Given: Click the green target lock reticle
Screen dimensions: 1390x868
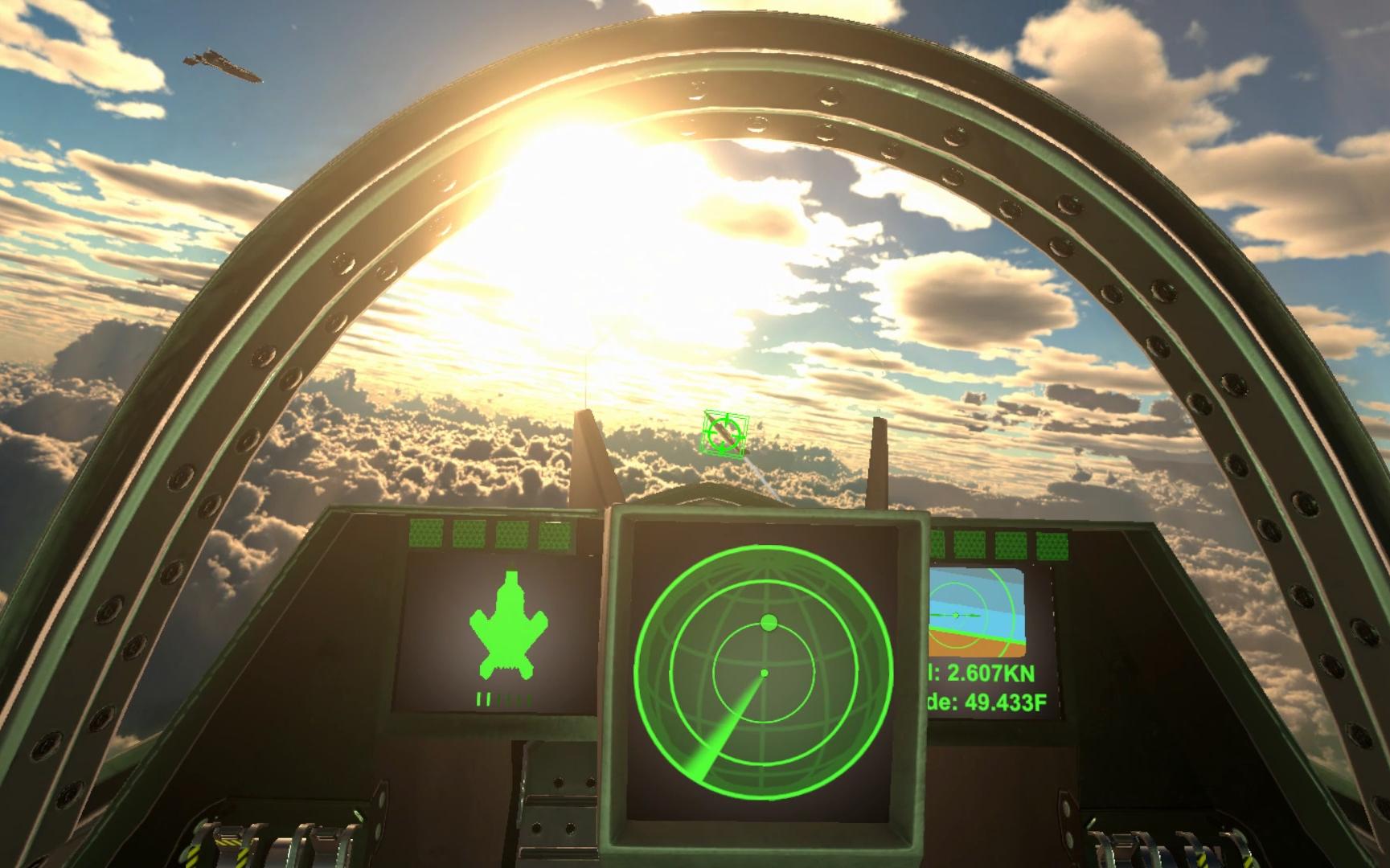Looking at the screenshot, I should click(x=724, y=432).
